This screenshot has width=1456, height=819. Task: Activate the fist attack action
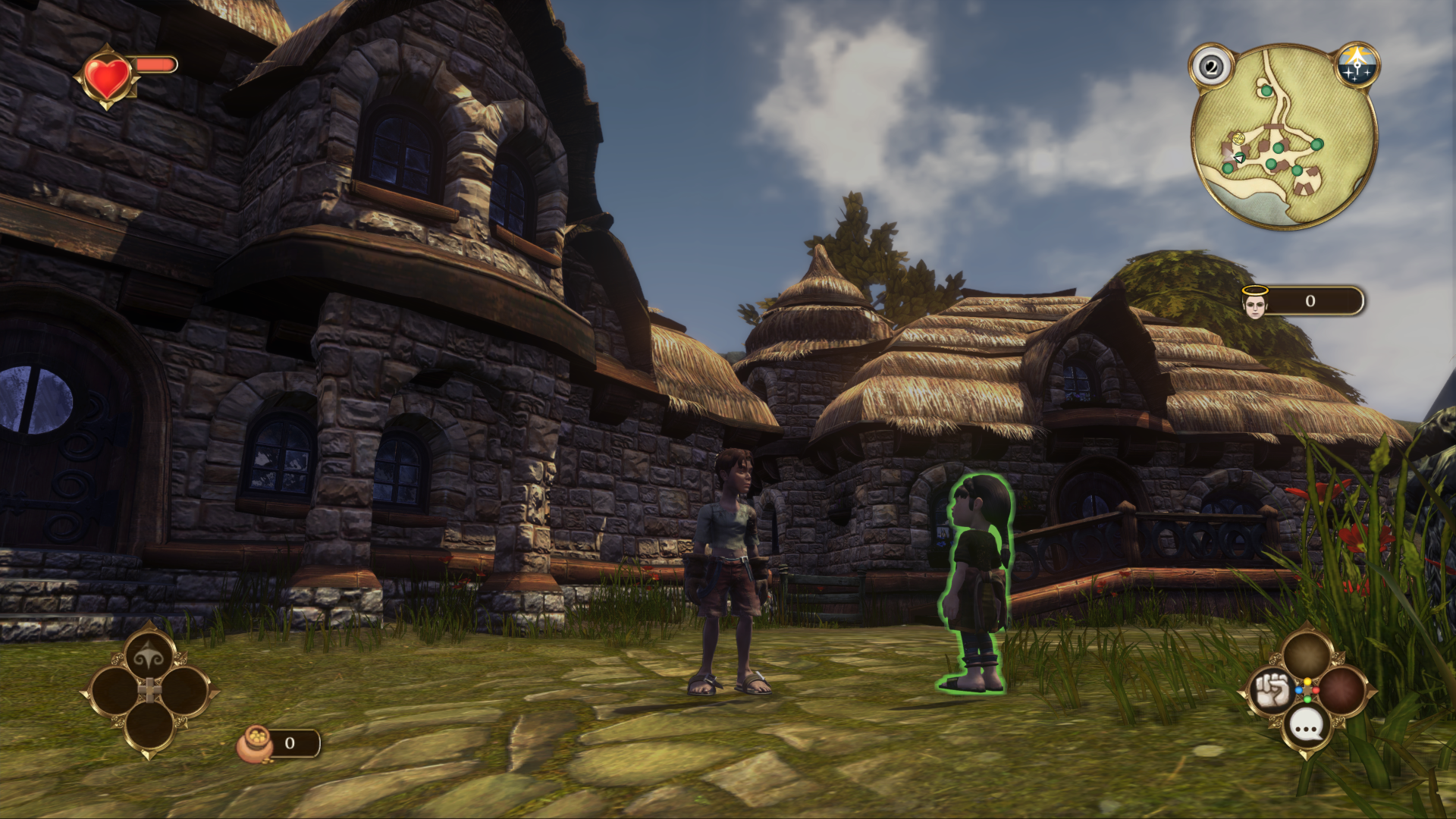[x=1270, y=691]
